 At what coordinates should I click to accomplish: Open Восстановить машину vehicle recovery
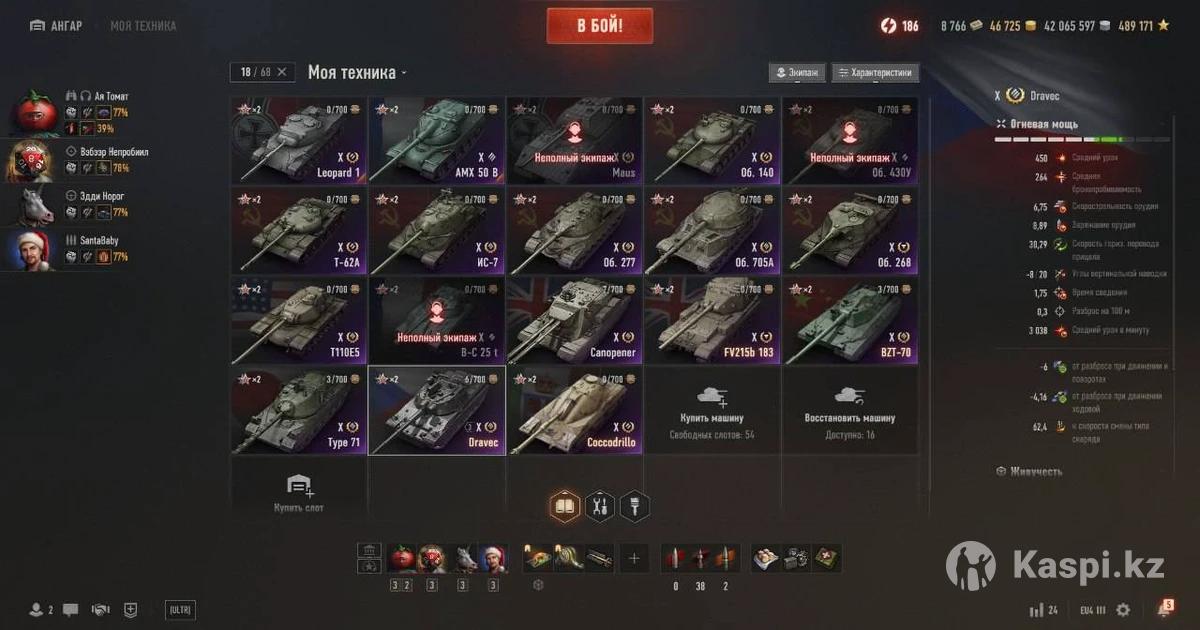[850, 410]
